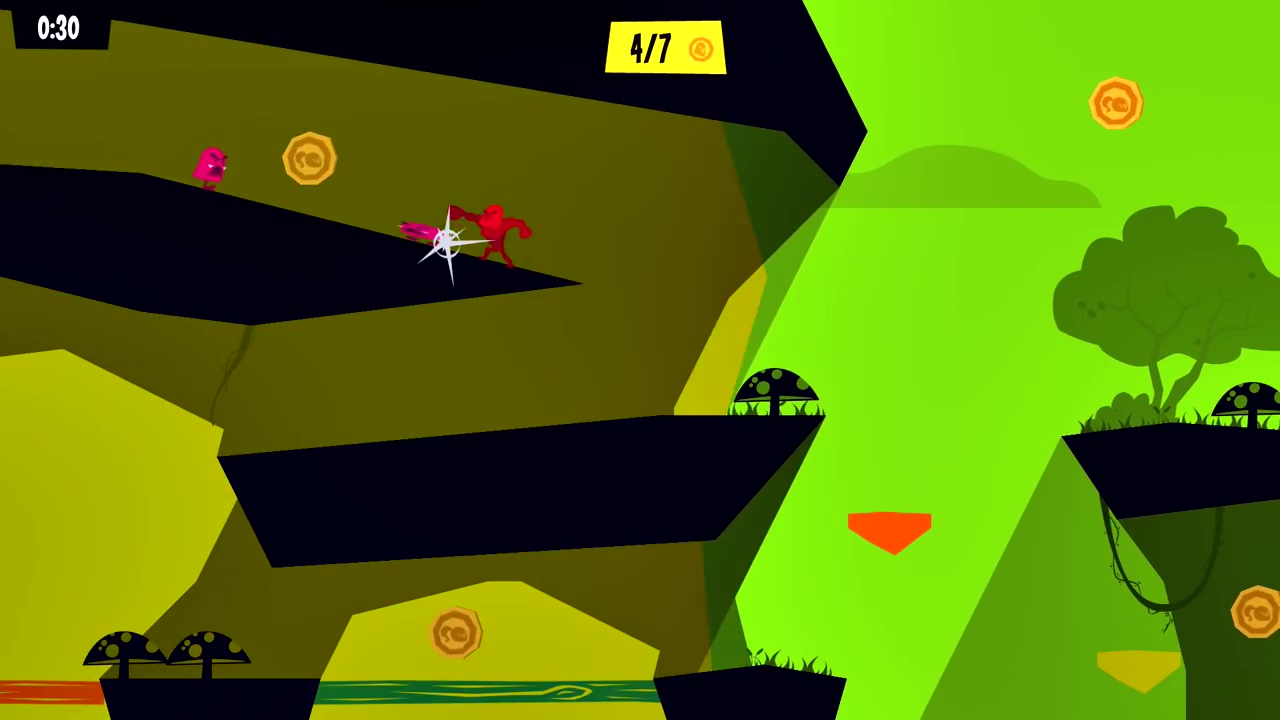Click the coin icon in the counter badge
The height and width of the screenshot is (720, 1280).
[700, 49]
